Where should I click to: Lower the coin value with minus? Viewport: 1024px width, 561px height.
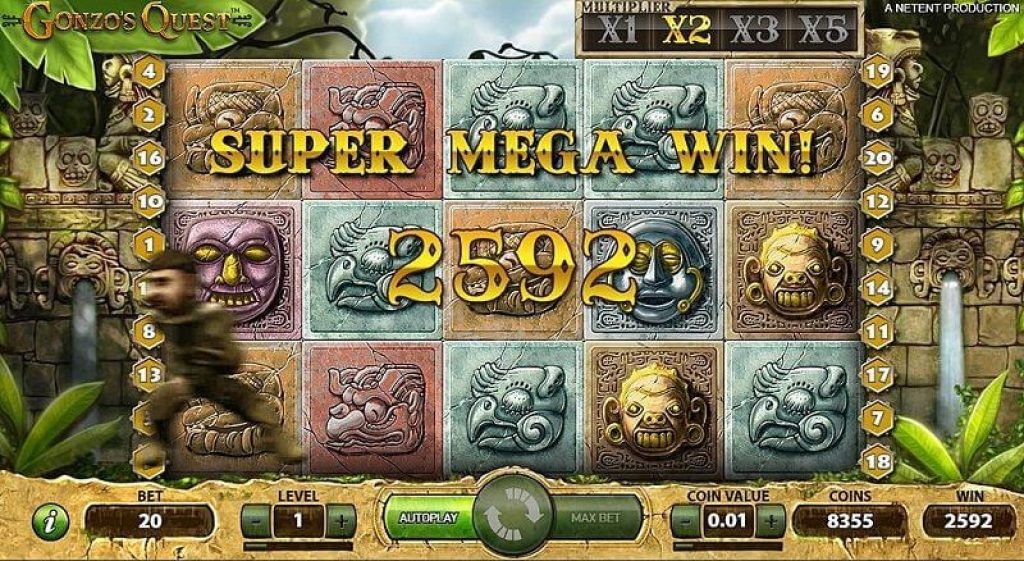(685, 520)
